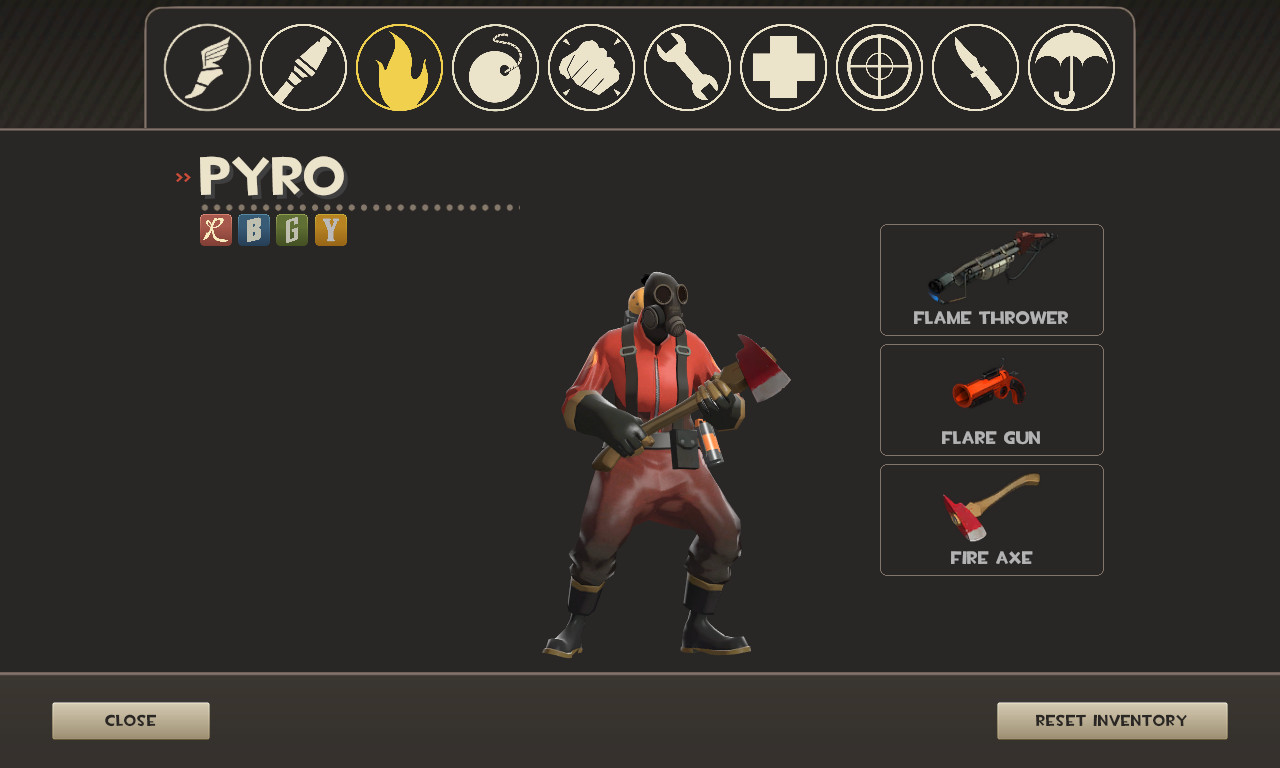
Task: Select the Sniper crosshair icon
Action: (878, 67)
